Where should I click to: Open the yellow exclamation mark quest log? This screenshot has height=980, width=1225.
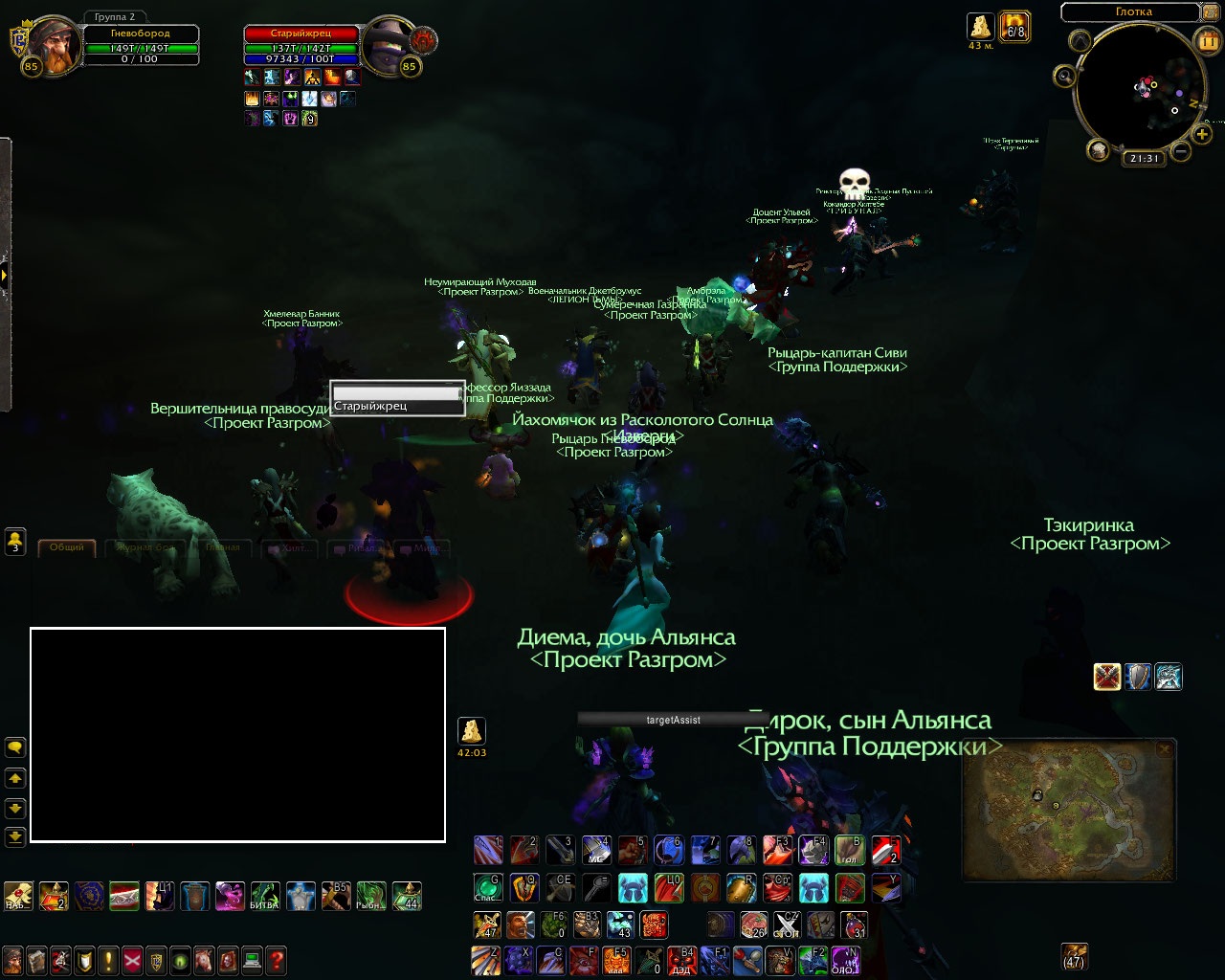click(x=108, y=960)
